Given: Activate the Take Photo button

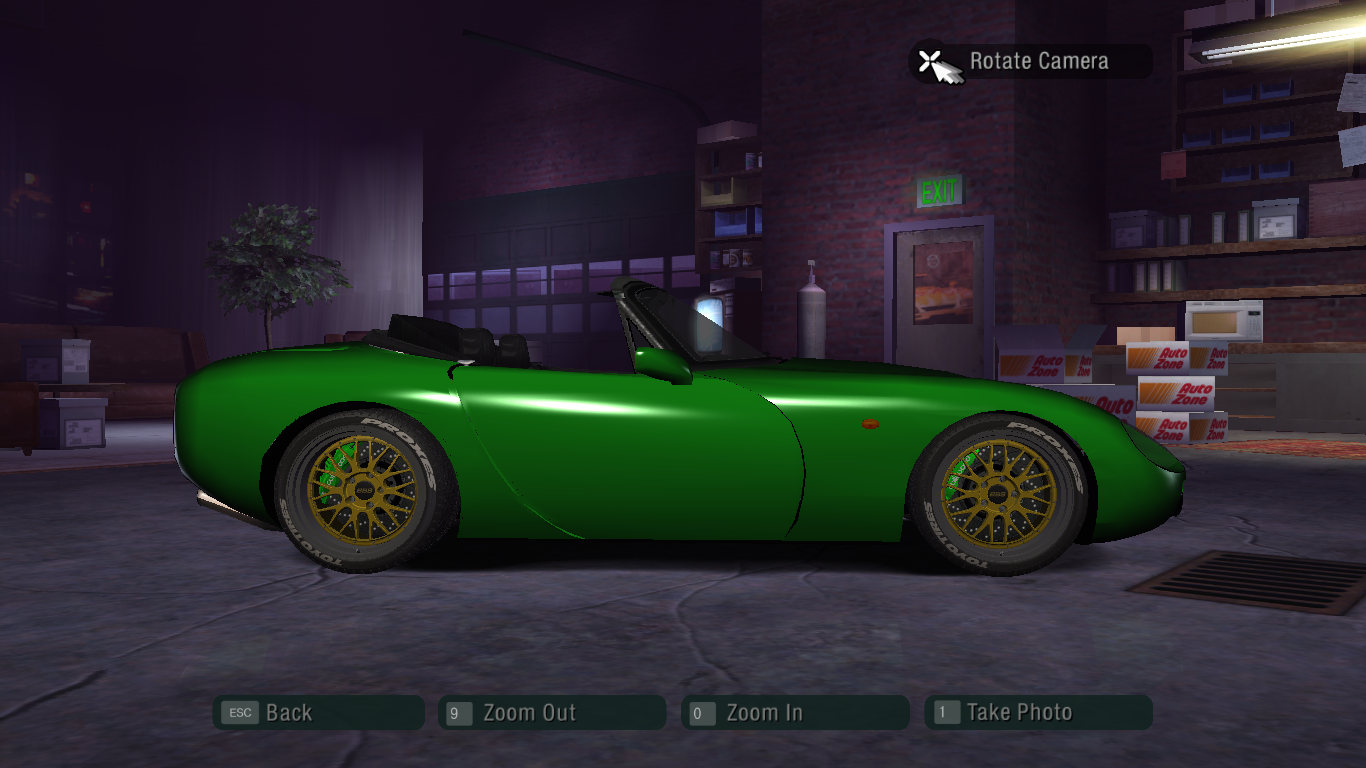Looking at the screenshot, I should pos(1038,713).
